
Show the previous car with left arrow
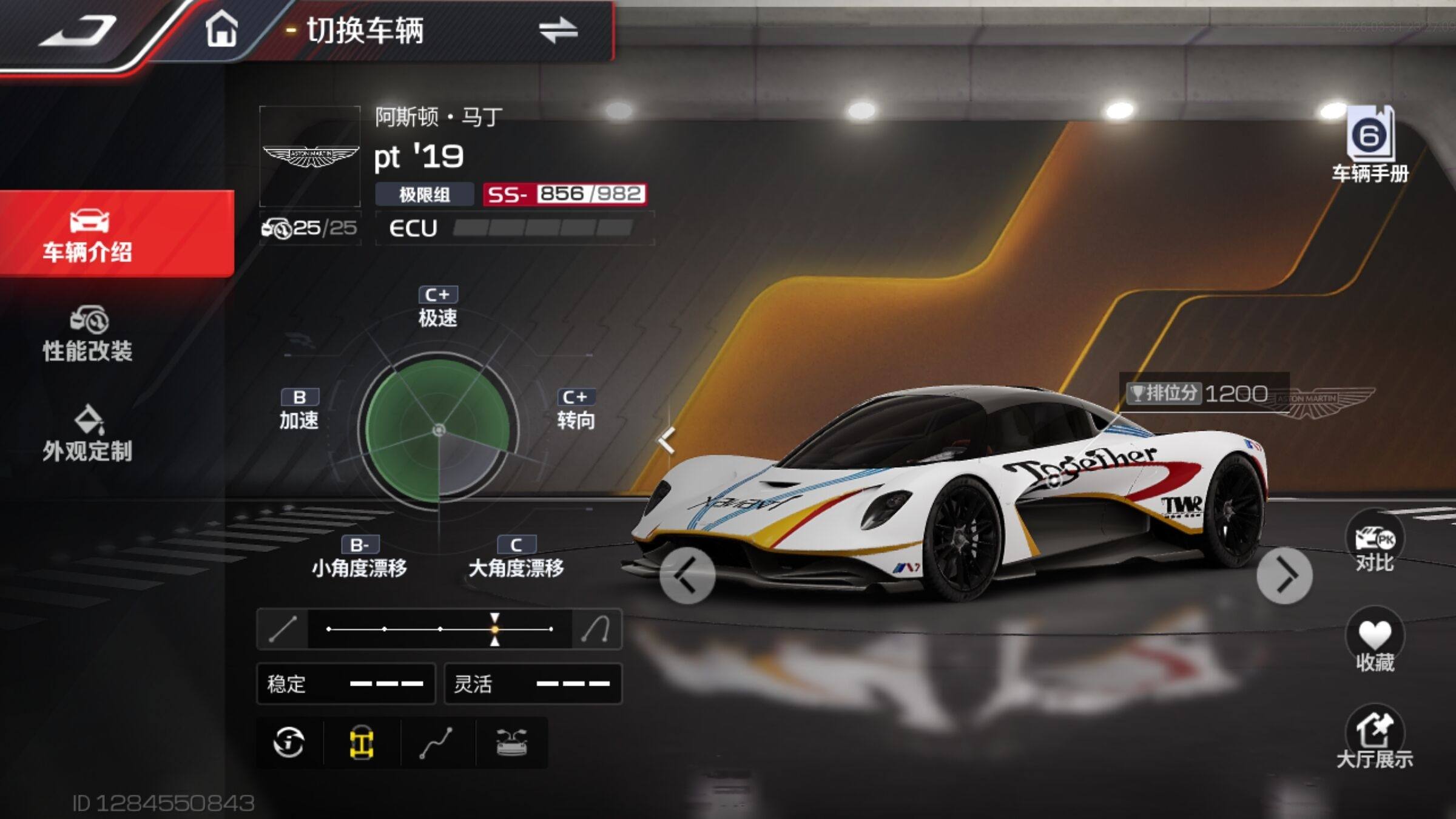pos(687,575)
